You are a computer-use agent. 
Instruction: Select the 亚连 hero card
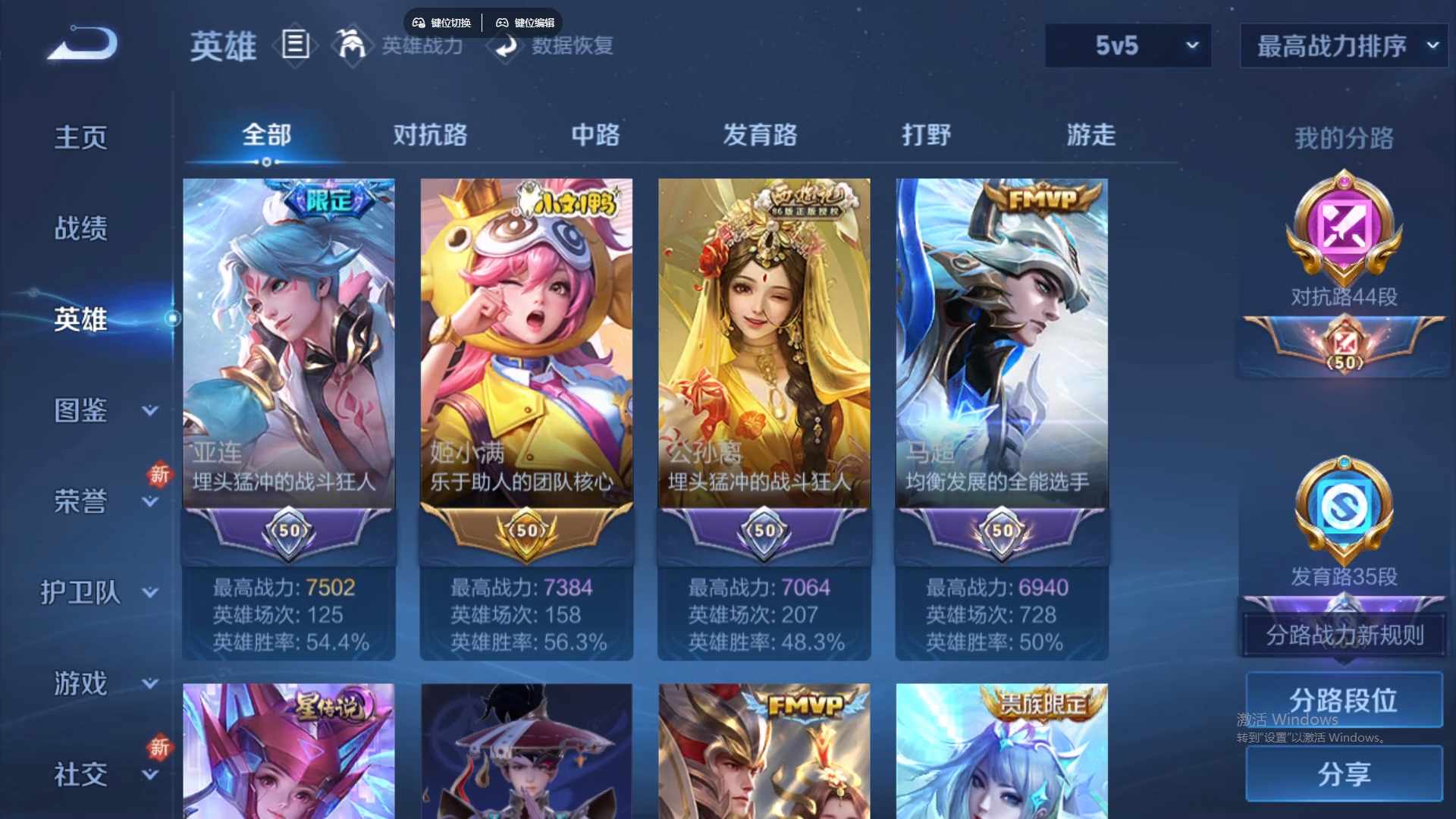click(288, 341)
